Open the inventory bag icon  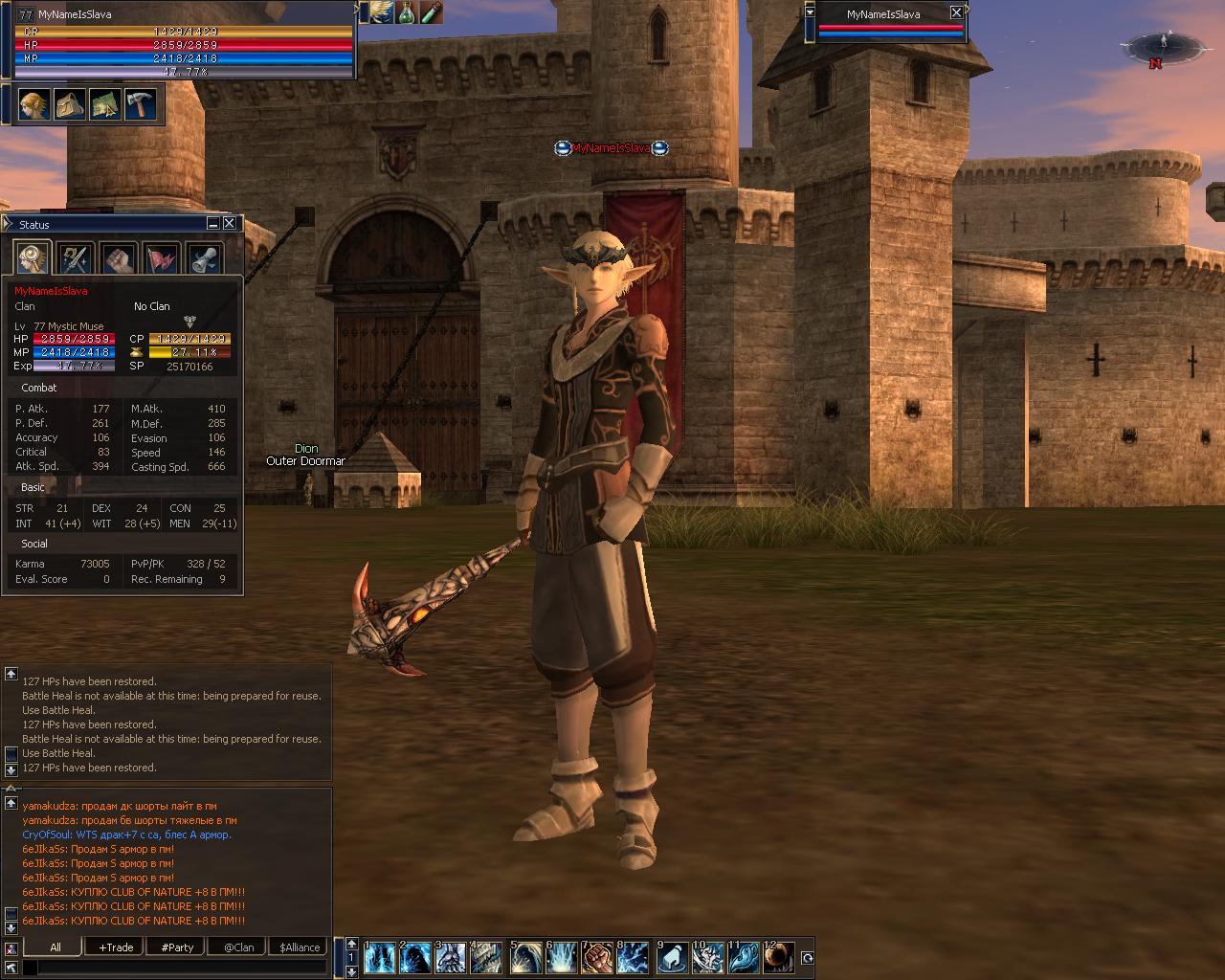click(x=69, y=104)
